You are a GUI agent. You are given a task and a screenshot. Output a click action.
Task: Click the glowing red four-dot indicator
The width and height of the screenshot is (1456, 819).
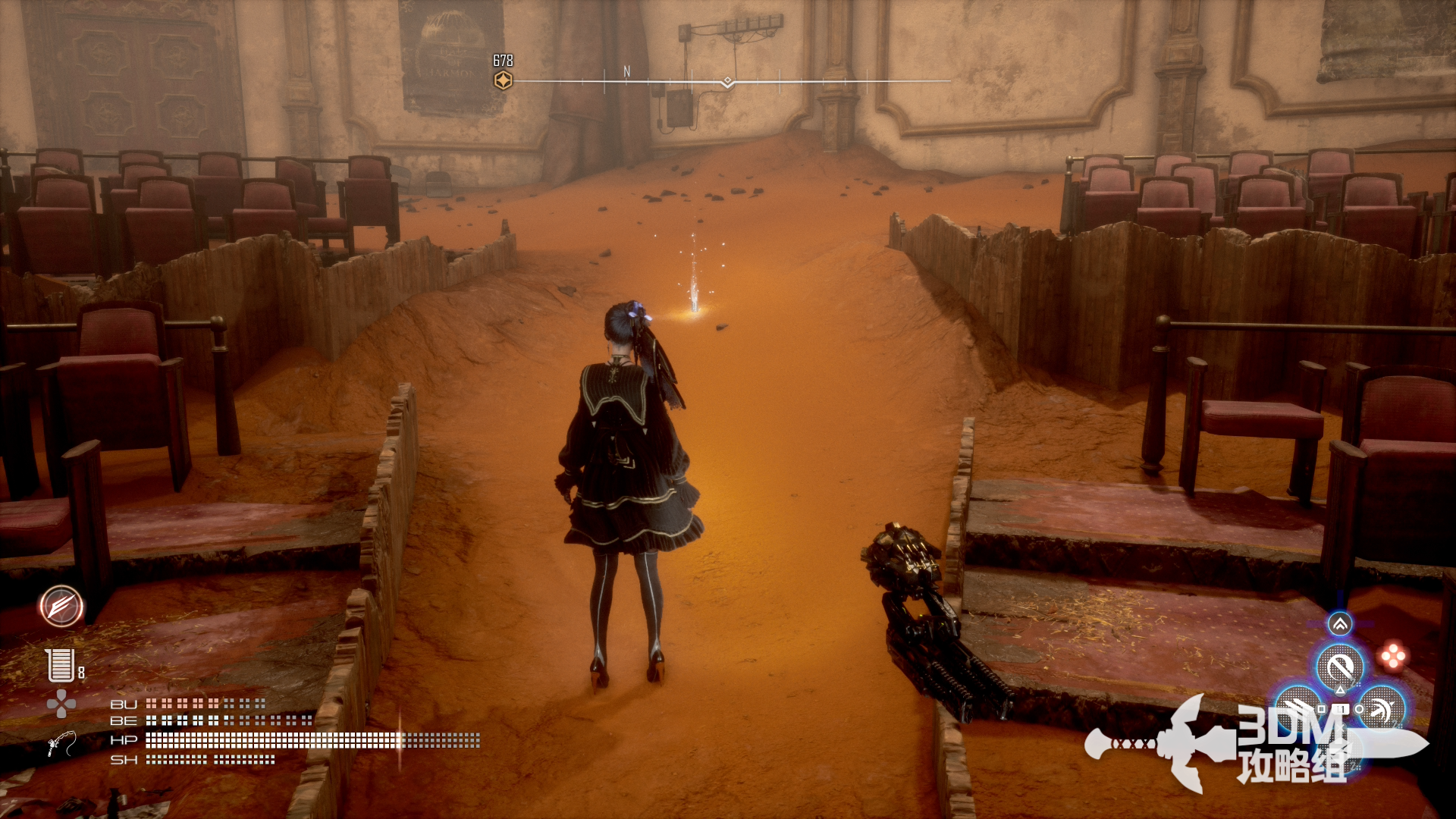coord(1393,656)
